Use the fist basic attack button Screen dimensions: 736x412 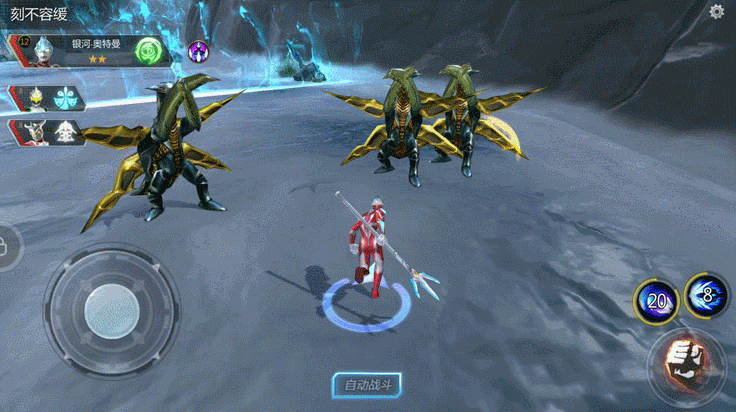click(x=686, y=362)
